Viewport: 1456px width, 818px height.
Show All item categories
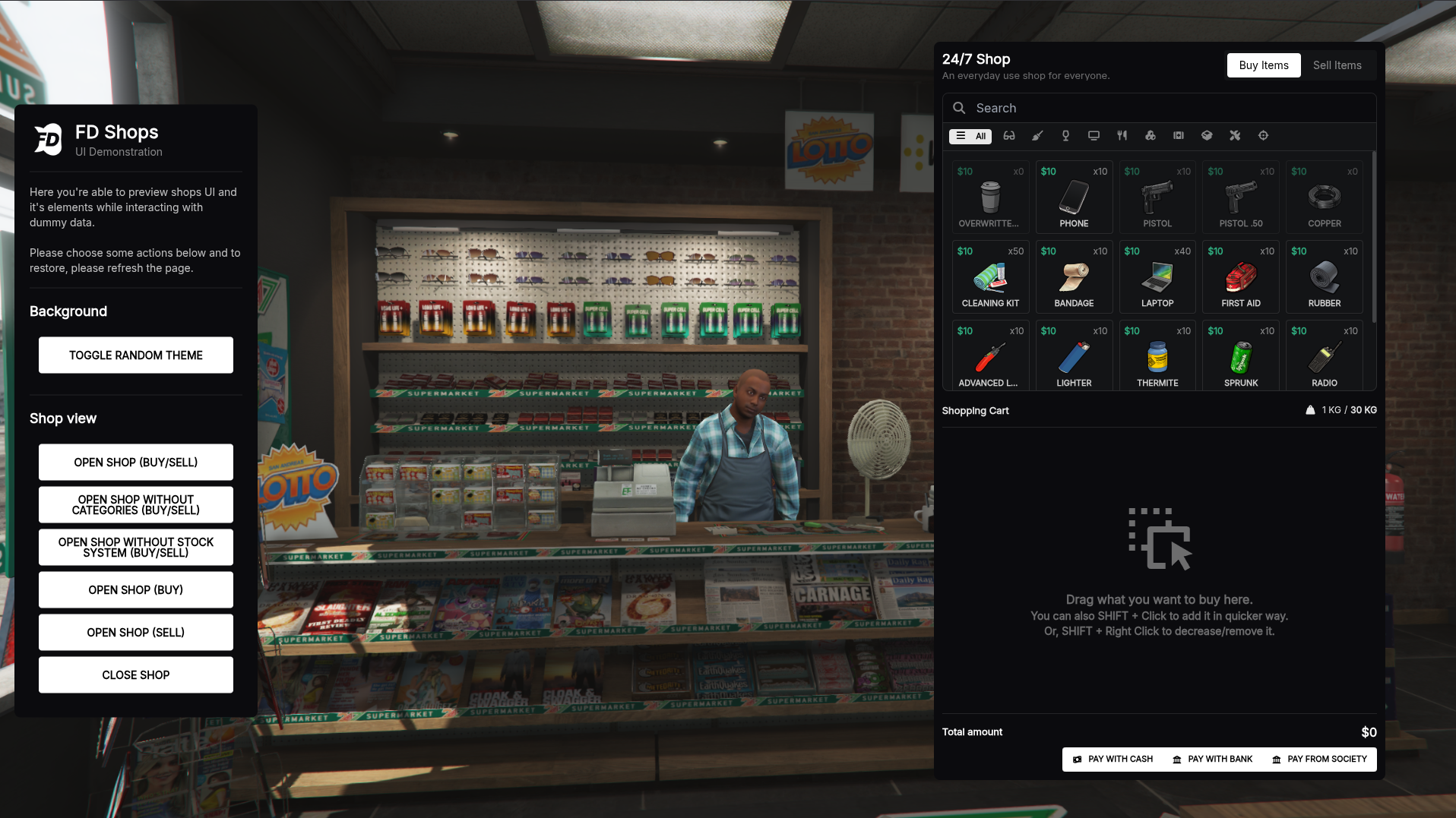(x=970, y=136)
